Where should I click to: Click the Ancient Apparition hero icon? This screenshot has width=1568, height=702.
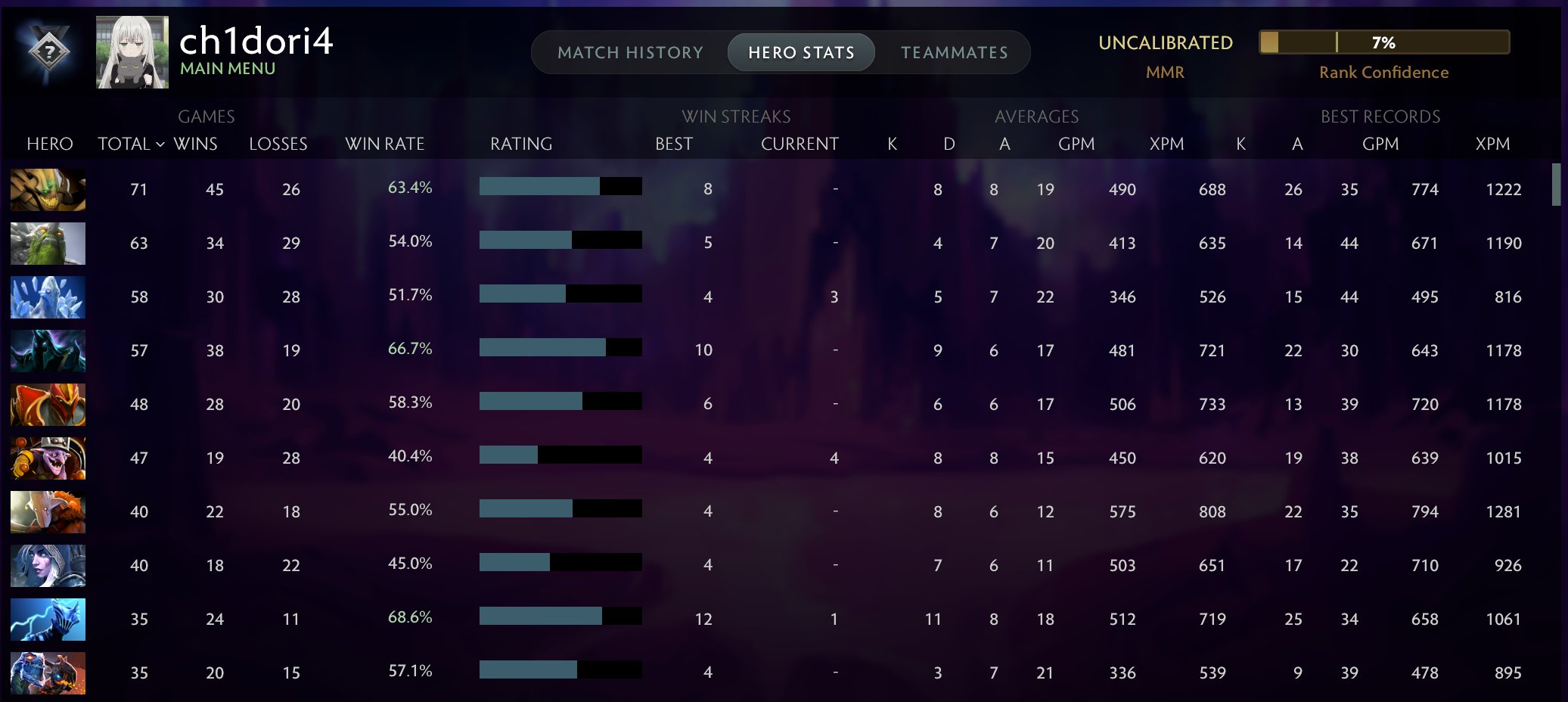(x=48, y=297)
